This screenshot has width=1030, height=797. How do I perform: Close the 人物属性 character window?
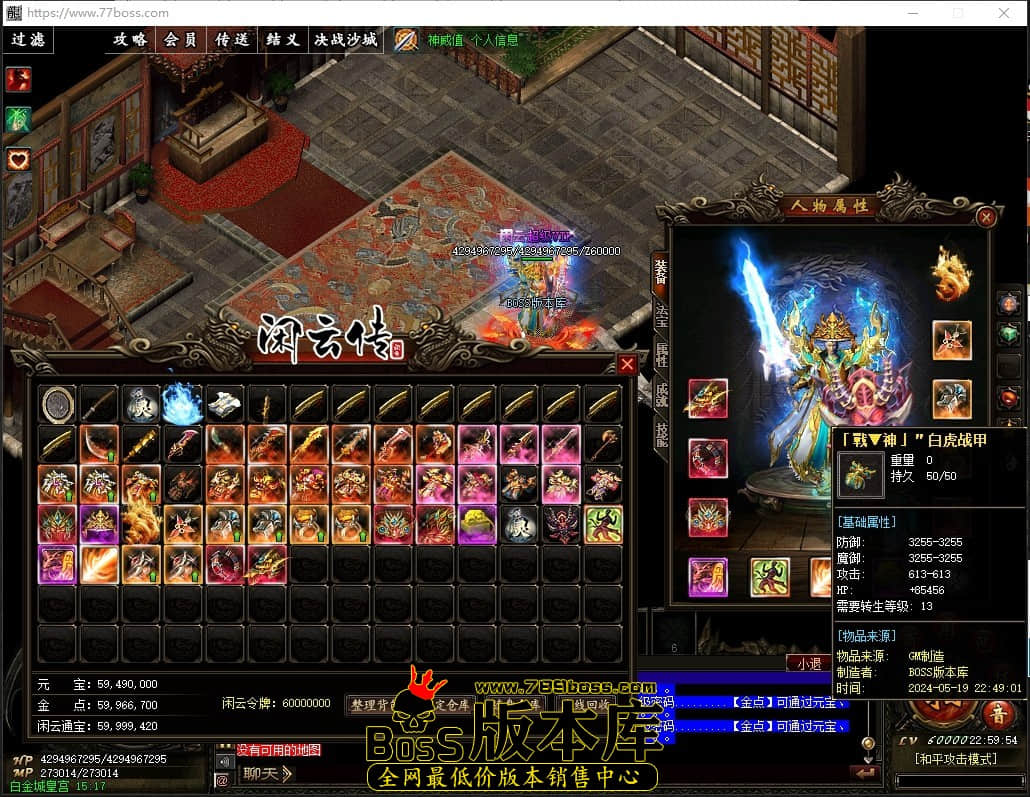point(986,217)
